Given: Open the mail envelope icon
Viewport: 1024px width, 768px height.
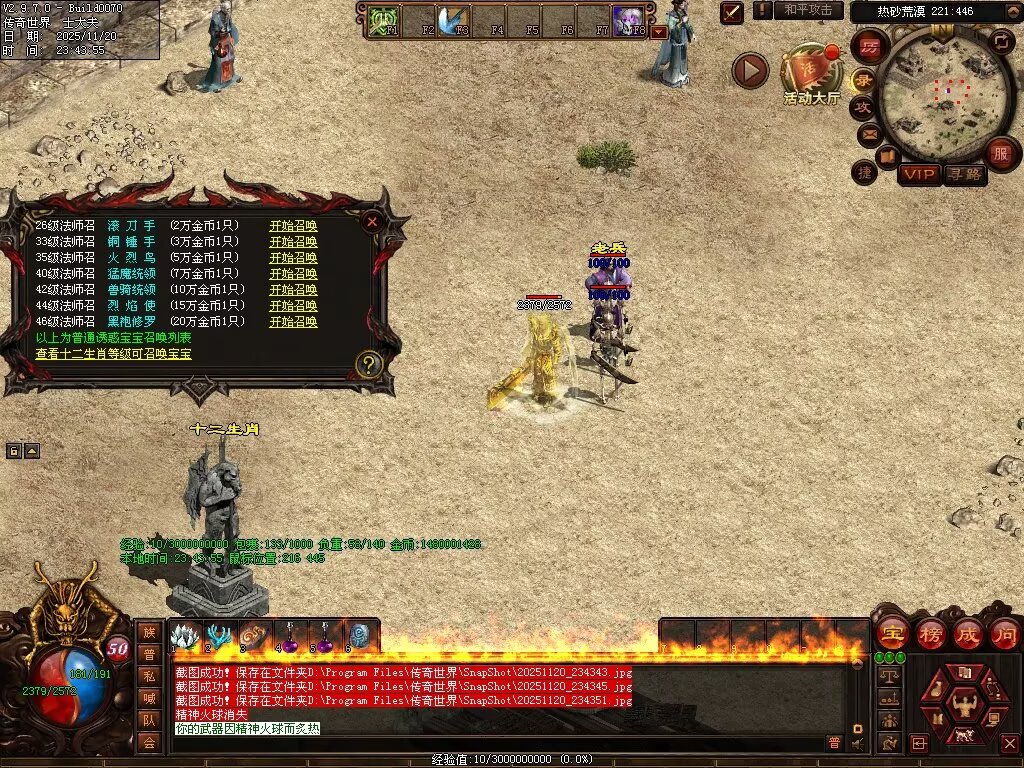Looking at the screenshot, I should point(868,132).
